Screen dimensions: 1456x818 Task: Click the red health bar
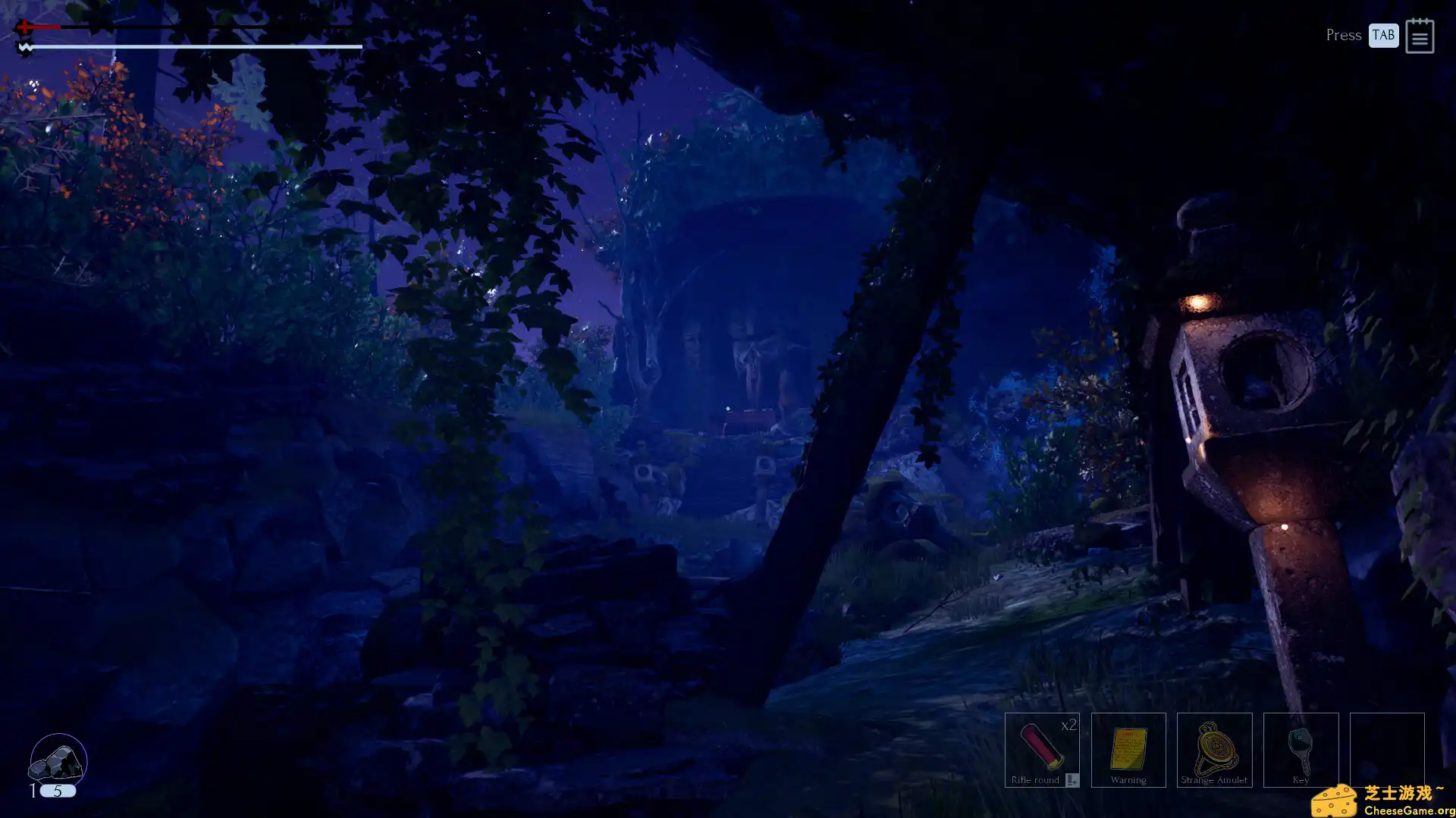coord(44,27)
